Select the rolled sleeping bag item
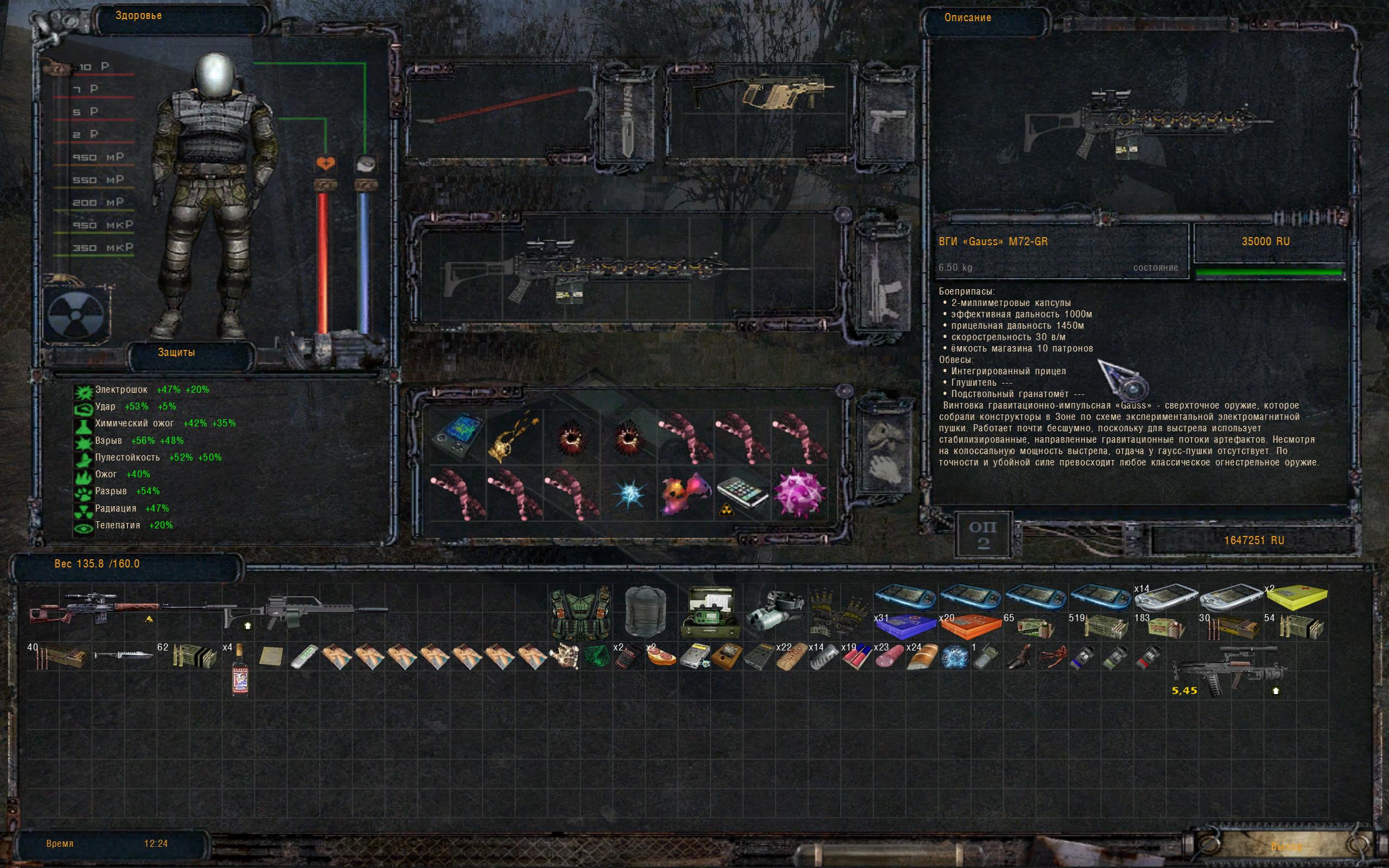Screen dimensions: 1389x868 pyautogui.click(x=645, y=611)
